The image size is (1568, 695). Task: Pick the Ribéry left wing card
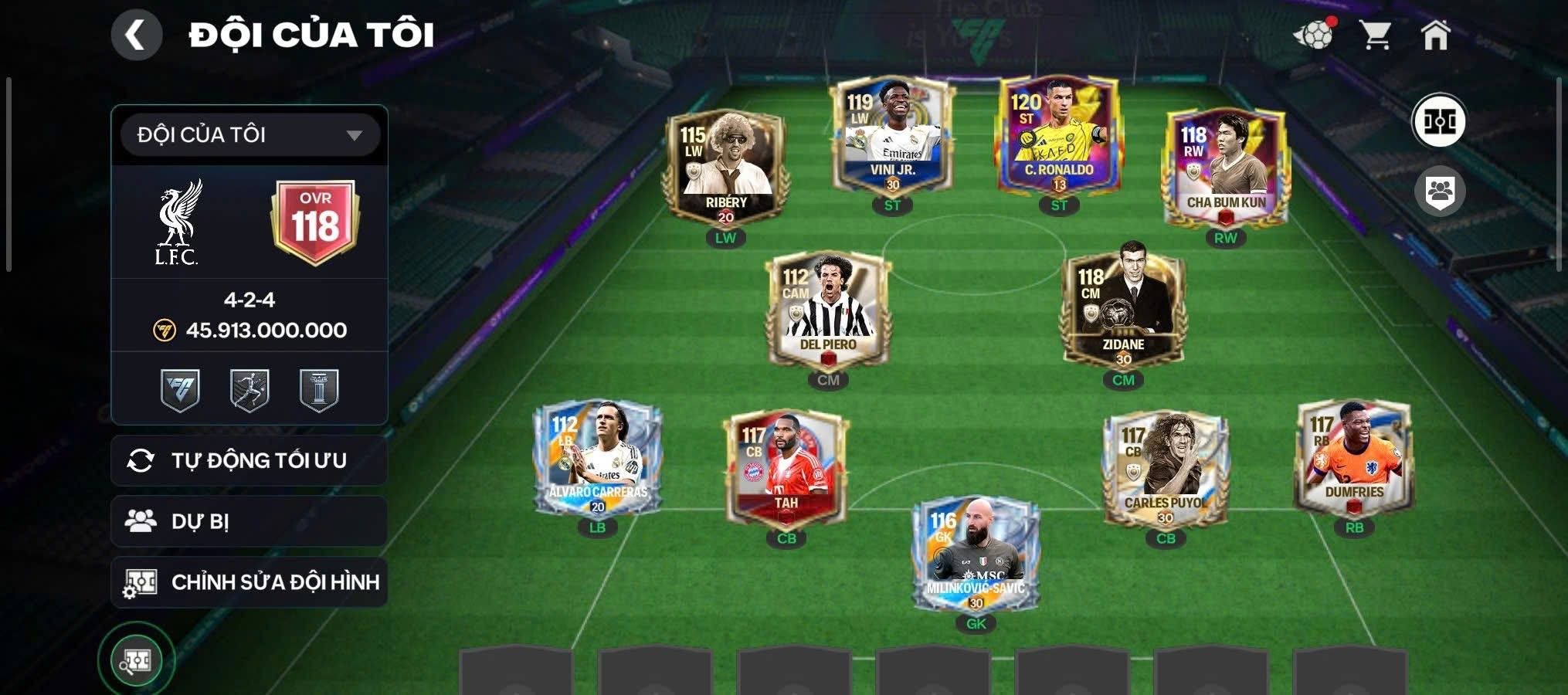725,168
